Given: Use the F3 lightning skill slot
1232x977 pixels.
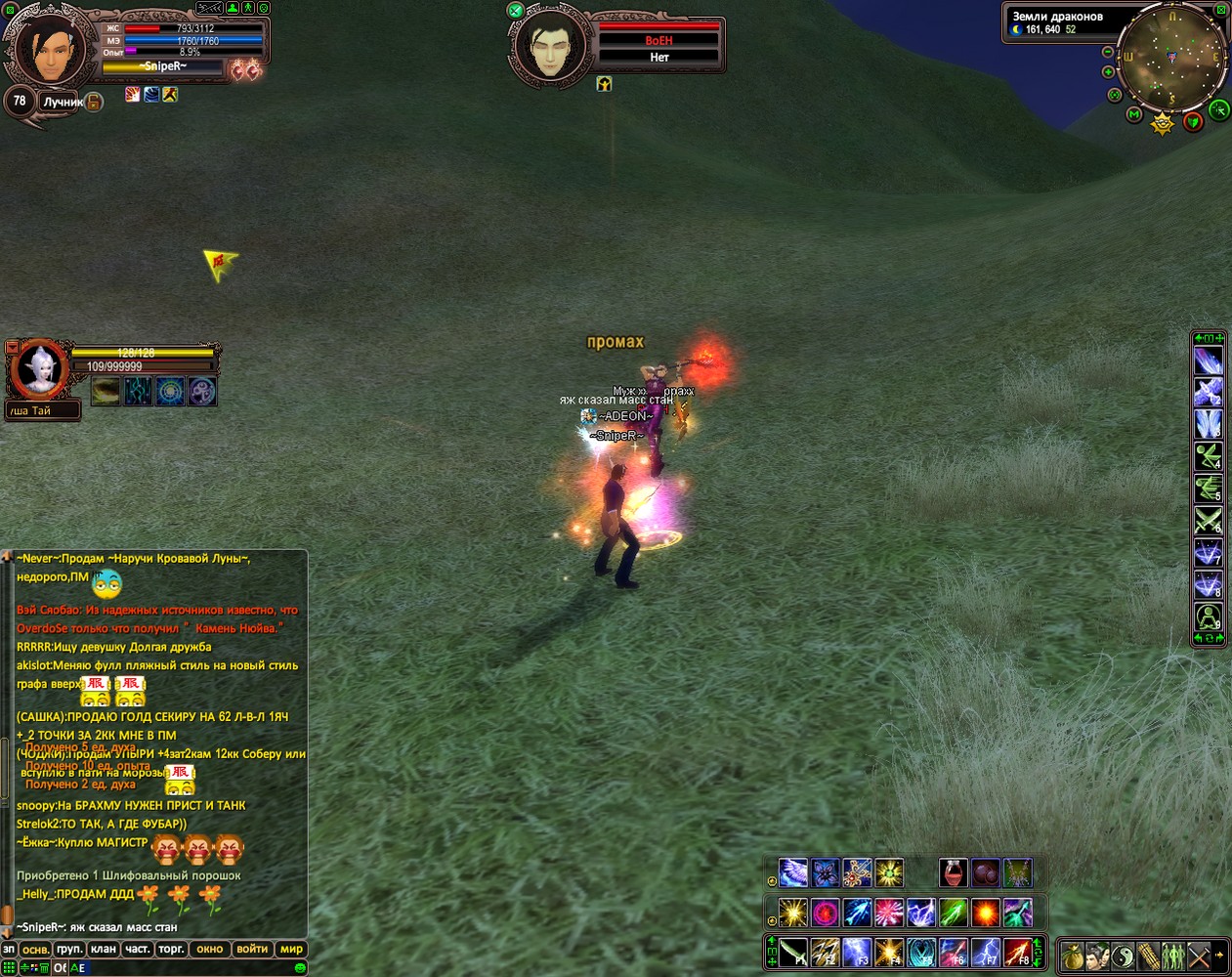Looking at the screenshot, I should click(x=857, y=952).
